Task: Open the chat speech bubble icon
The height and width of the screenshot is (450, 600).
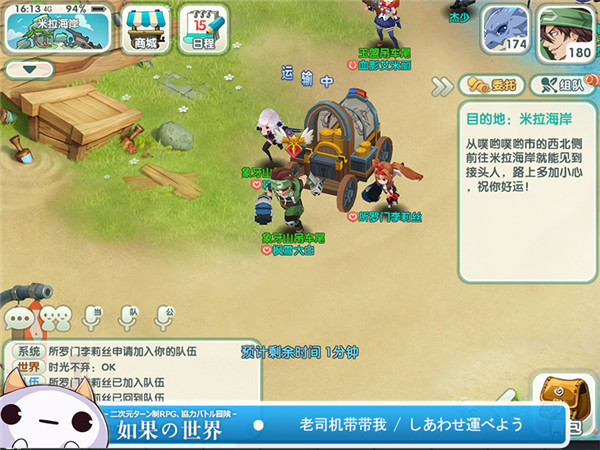Action: click(x=19, y=319)
